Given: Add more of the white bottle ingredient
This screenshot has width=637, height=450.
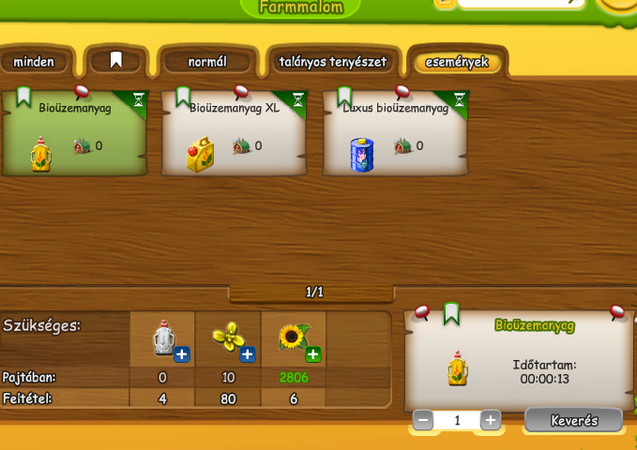Looking at the screenshot, I should point(182,354).
